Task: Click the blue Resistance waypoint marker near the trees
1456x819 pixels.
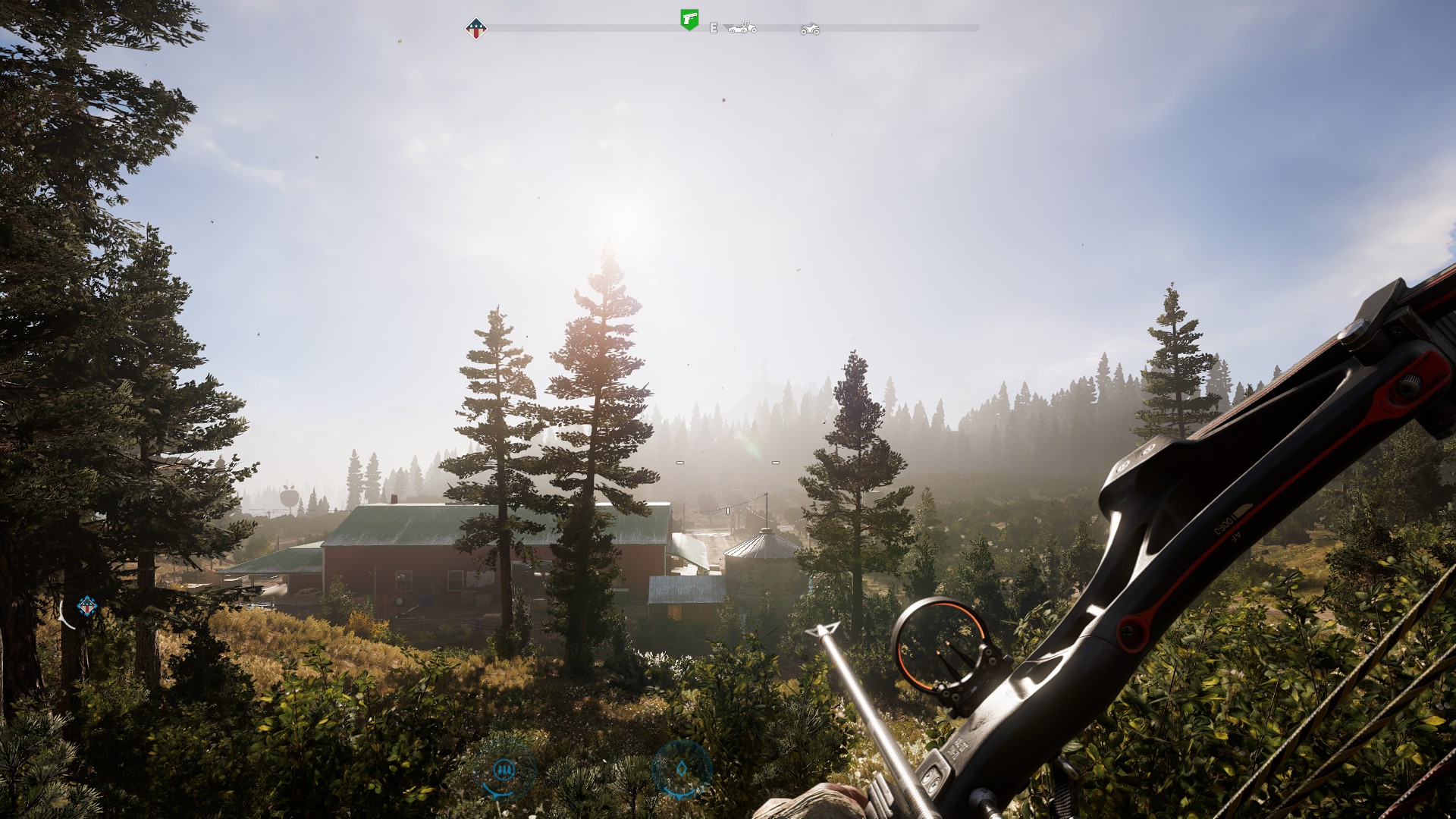Action: tap(86, 606)
